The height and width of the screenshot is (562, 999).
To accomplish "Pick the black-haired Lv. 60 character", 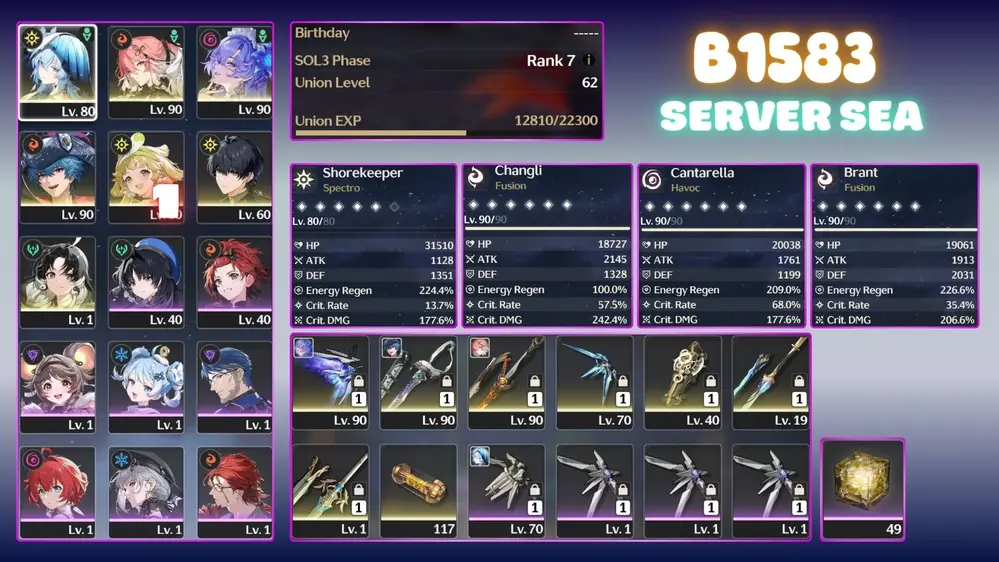I will 235,177.
